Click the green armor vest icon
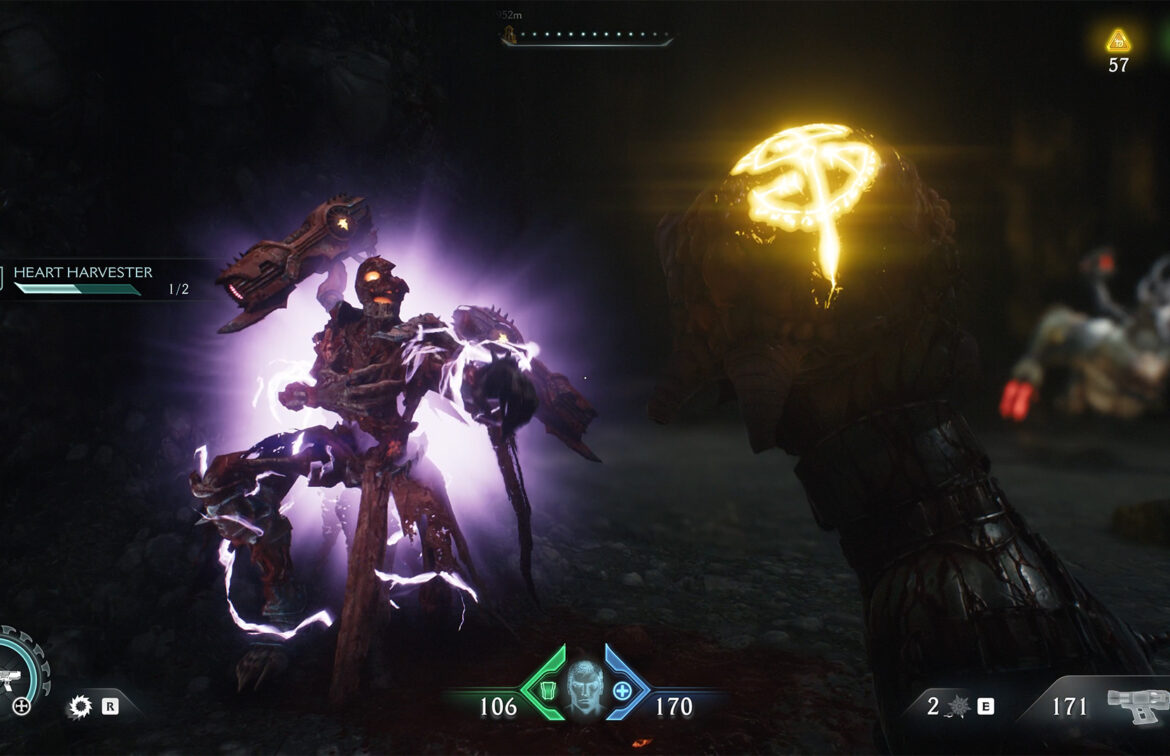 [547, 690]
